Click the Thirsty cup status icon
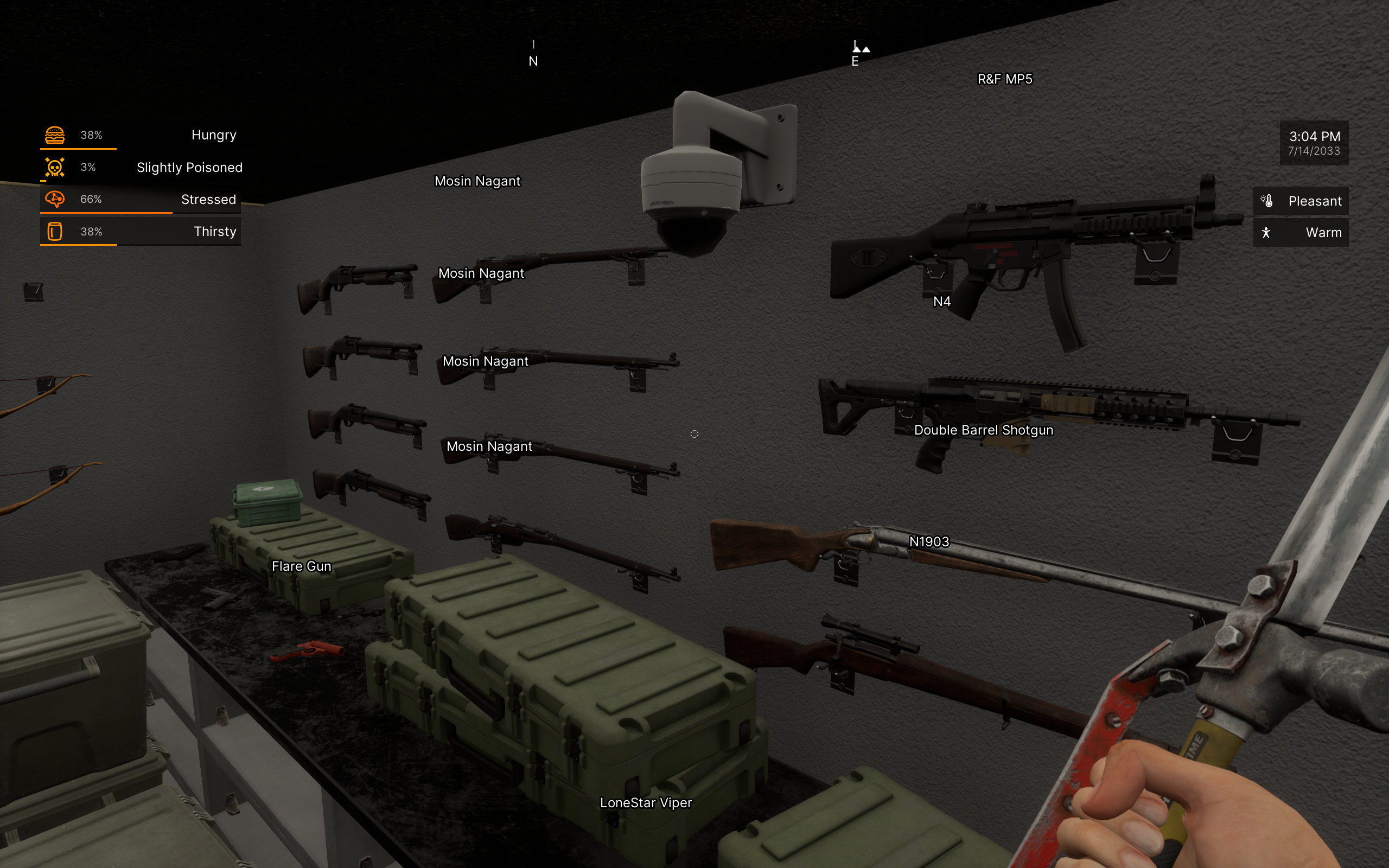Screen dimensions: 1389x868 tap(54, 231)
